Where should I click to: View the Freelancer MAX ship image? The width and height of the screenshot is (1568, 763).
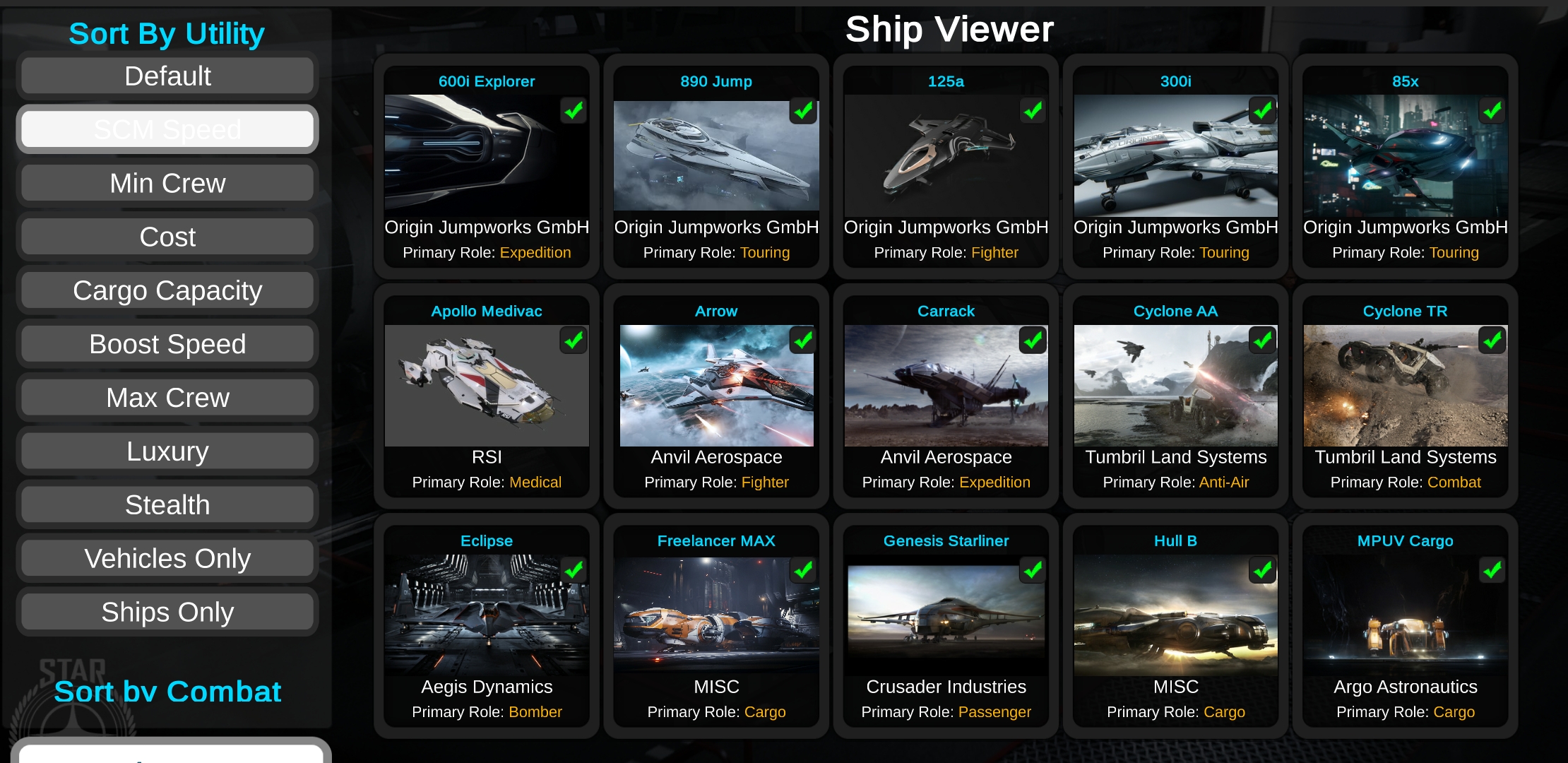pos(715,615)
